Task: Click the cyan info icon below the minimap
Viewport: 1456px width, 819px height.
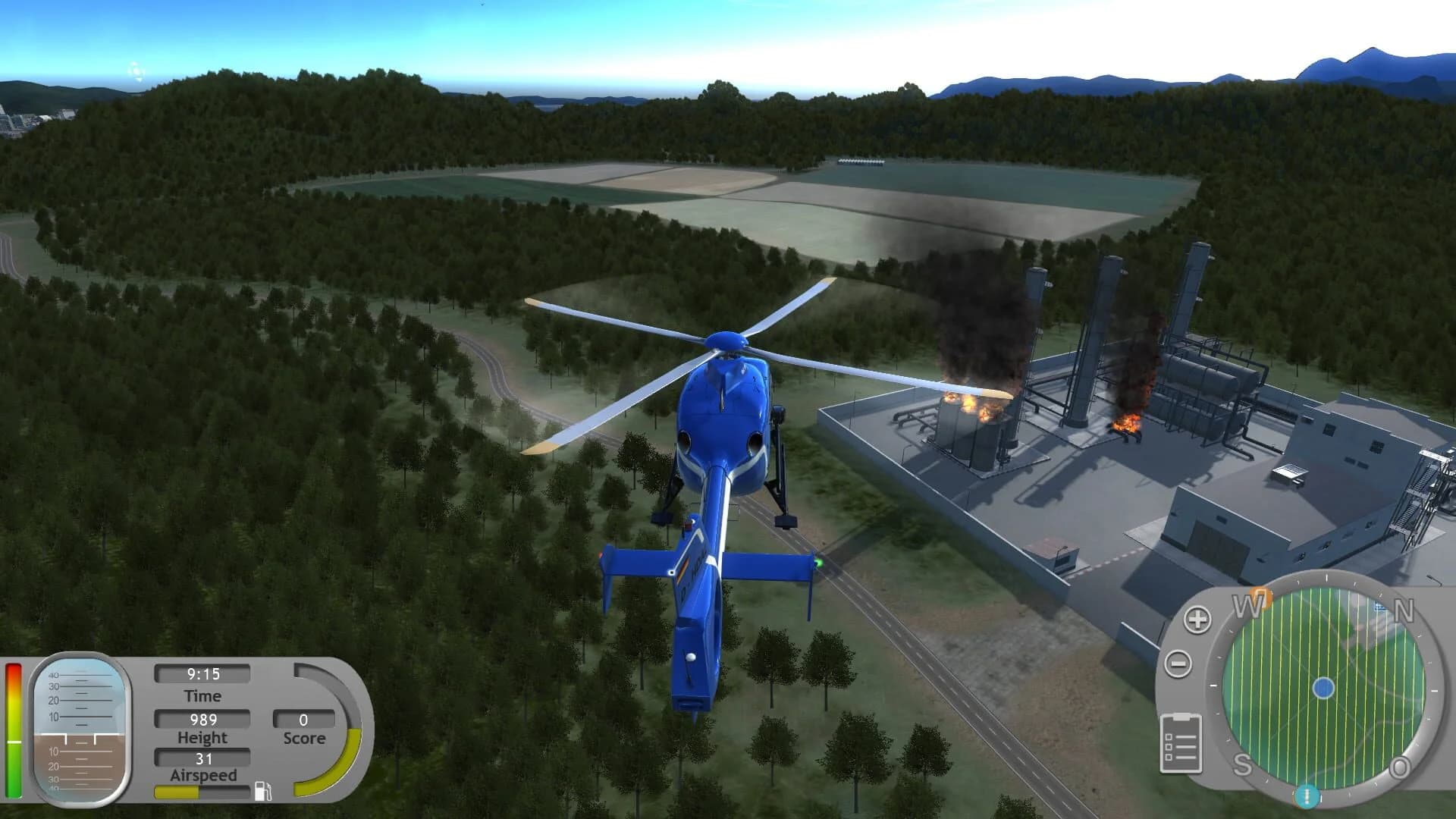Action: [x=1306, y=795]
